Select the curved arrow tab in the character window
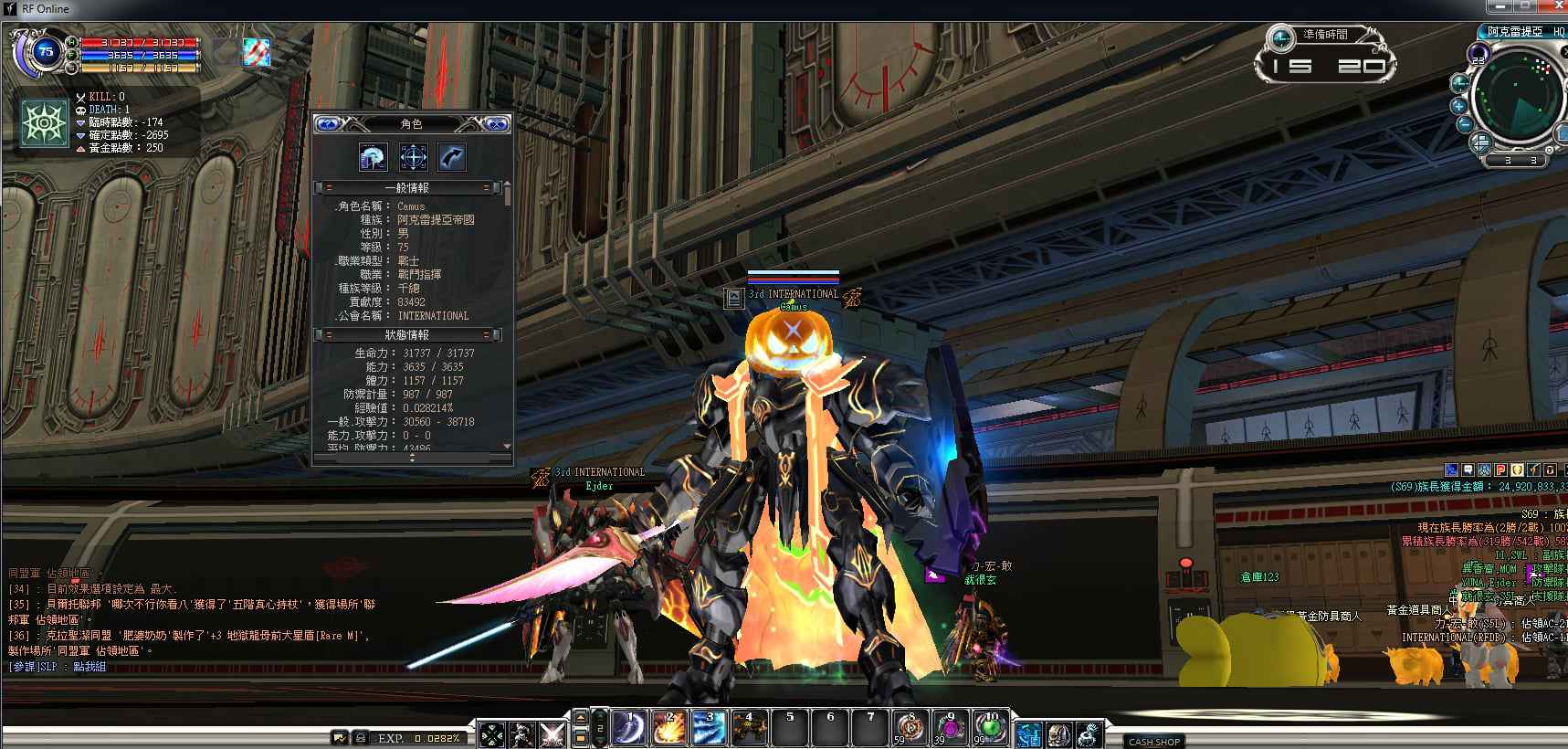Screen dimensions: 1568x749 click(452, 157)
